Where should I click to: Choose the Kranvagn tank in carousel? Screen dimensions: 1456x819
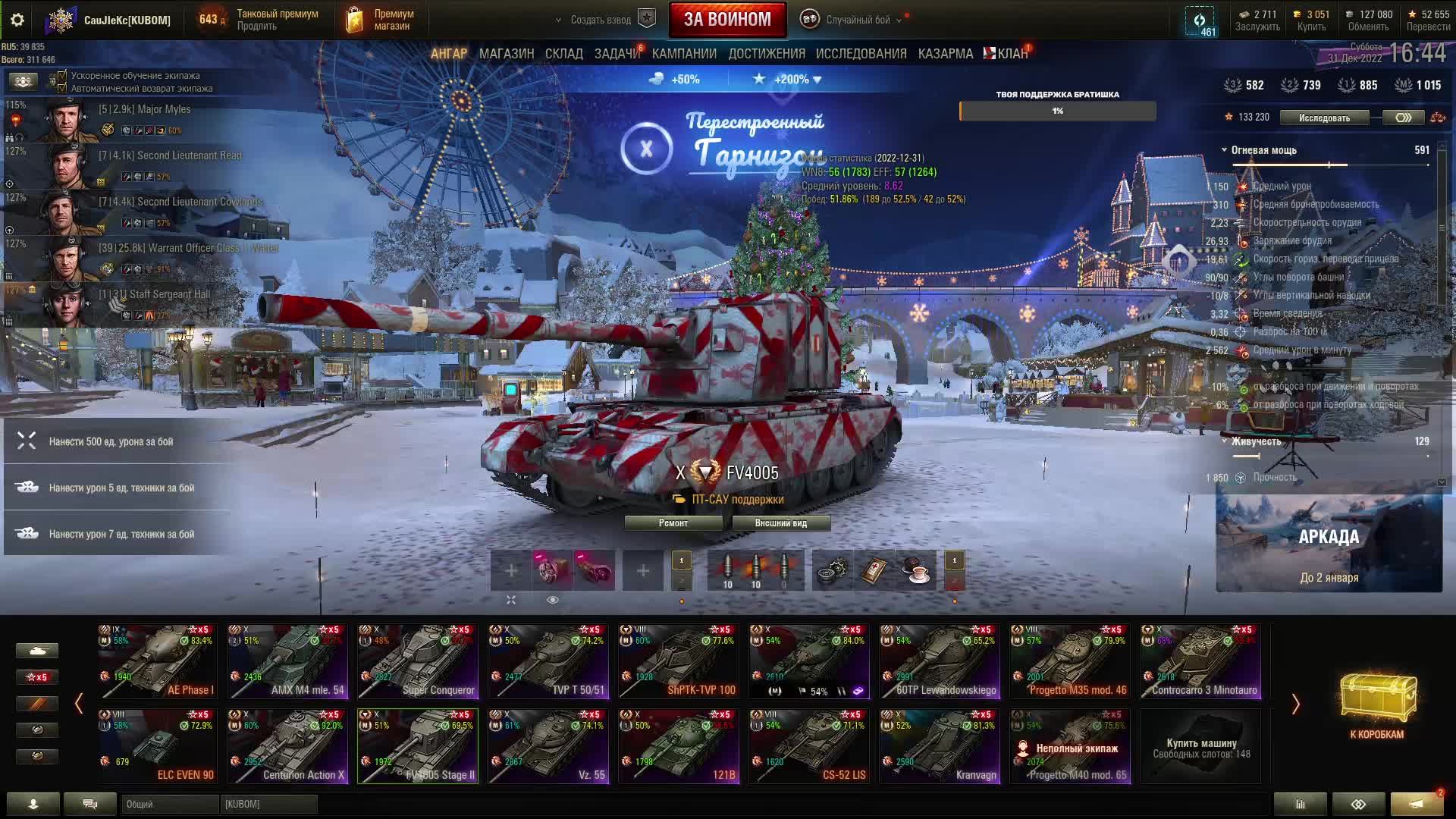[x=940, y=745]
